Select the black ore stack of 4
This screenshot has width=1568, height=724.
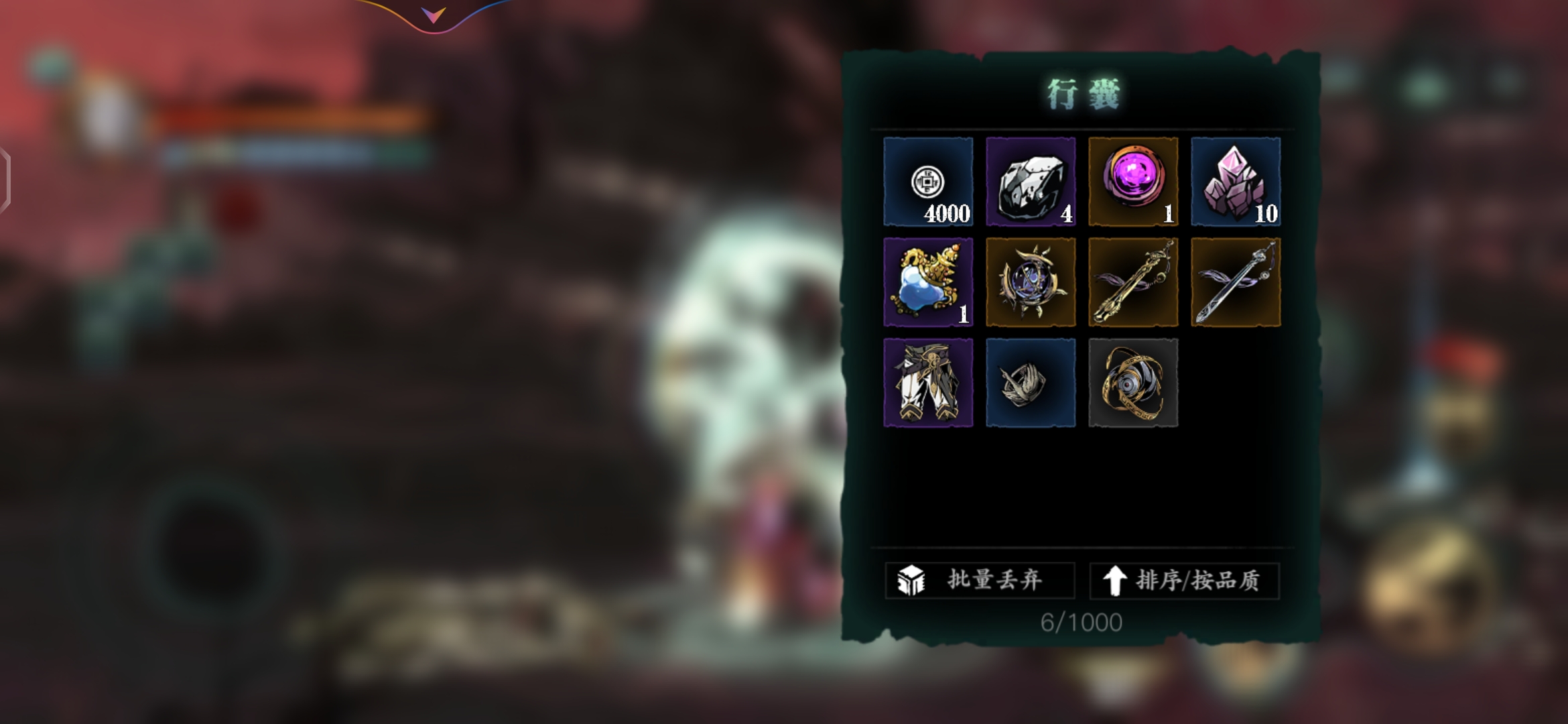1031,182
